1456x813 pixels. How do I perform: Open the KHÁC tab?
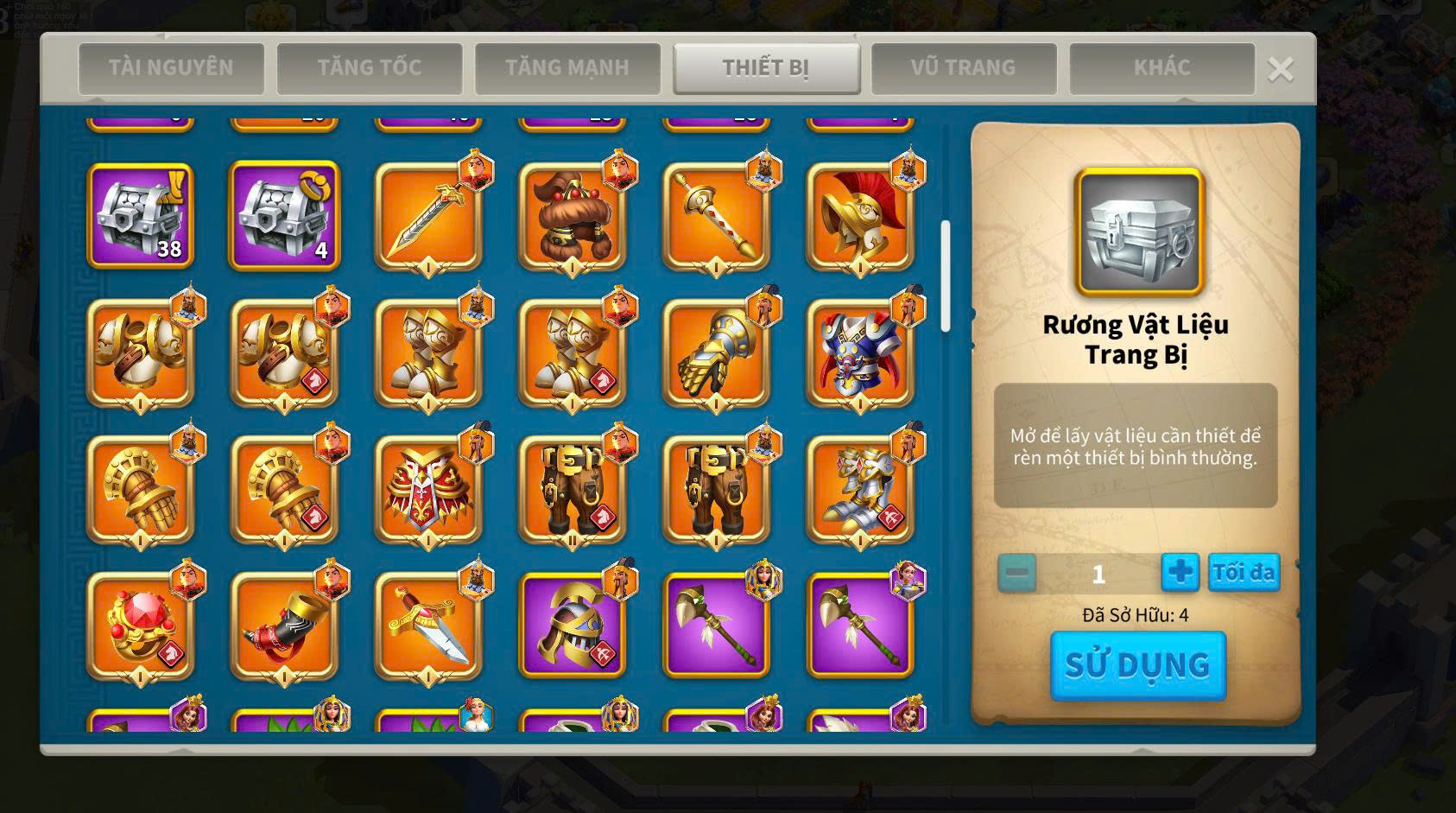point(1162,67)
